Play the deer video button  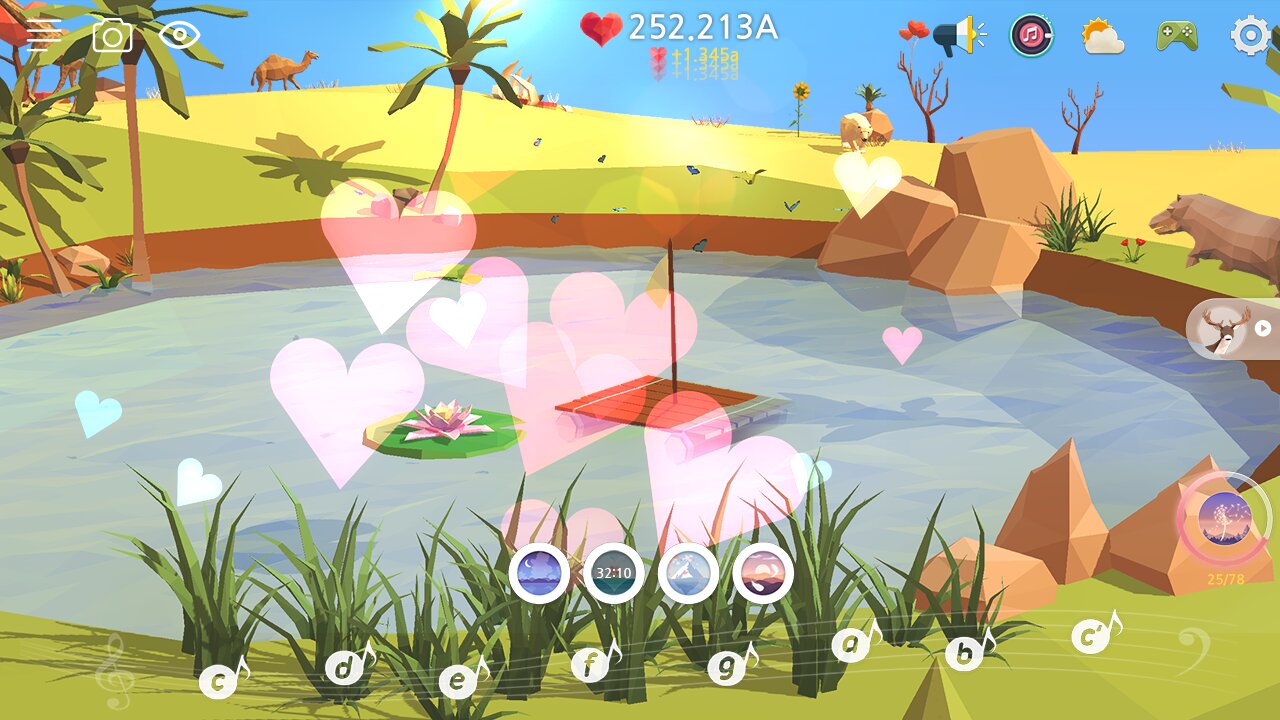pos(1232,328)
